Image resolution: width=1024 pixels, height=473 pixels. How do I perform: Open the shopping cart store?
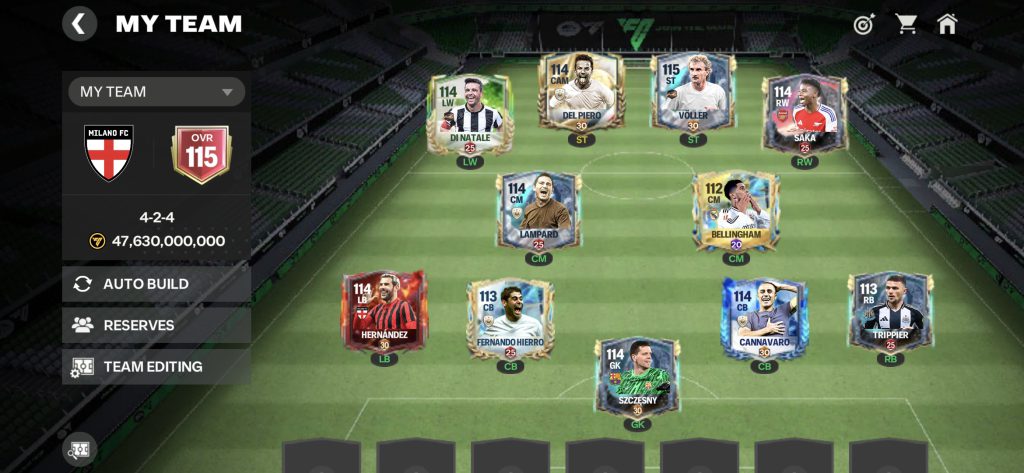907,24
